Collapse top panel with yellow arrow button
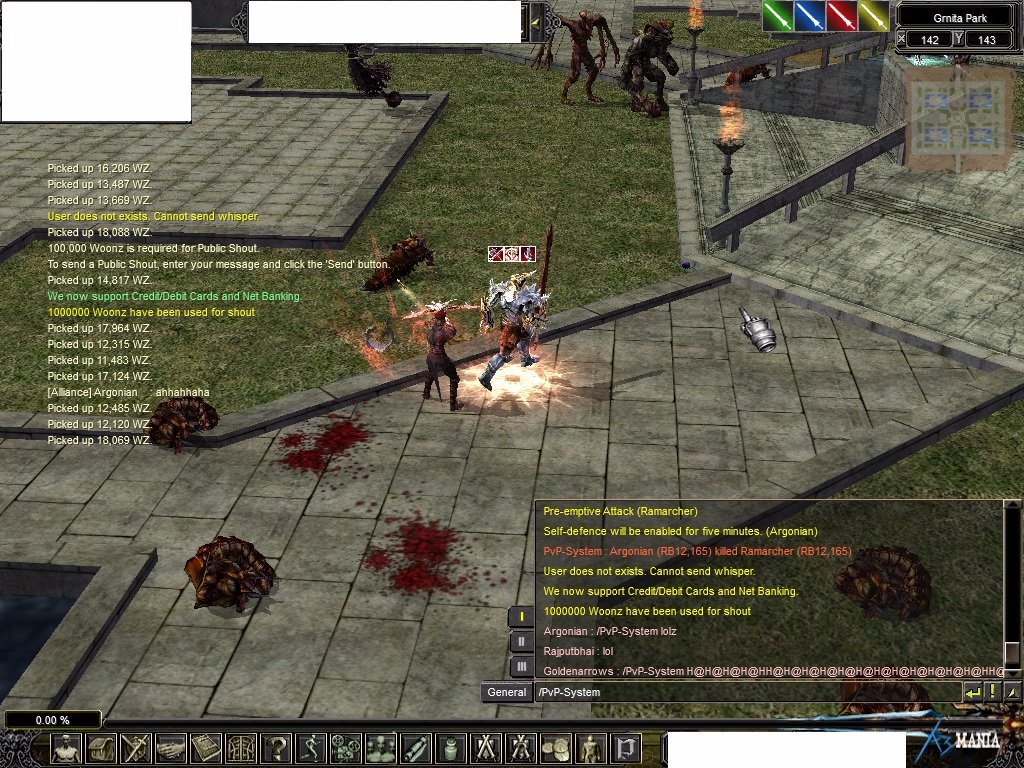The width and height of the screenshot is (1024, 768). click(x=535, y=21)
